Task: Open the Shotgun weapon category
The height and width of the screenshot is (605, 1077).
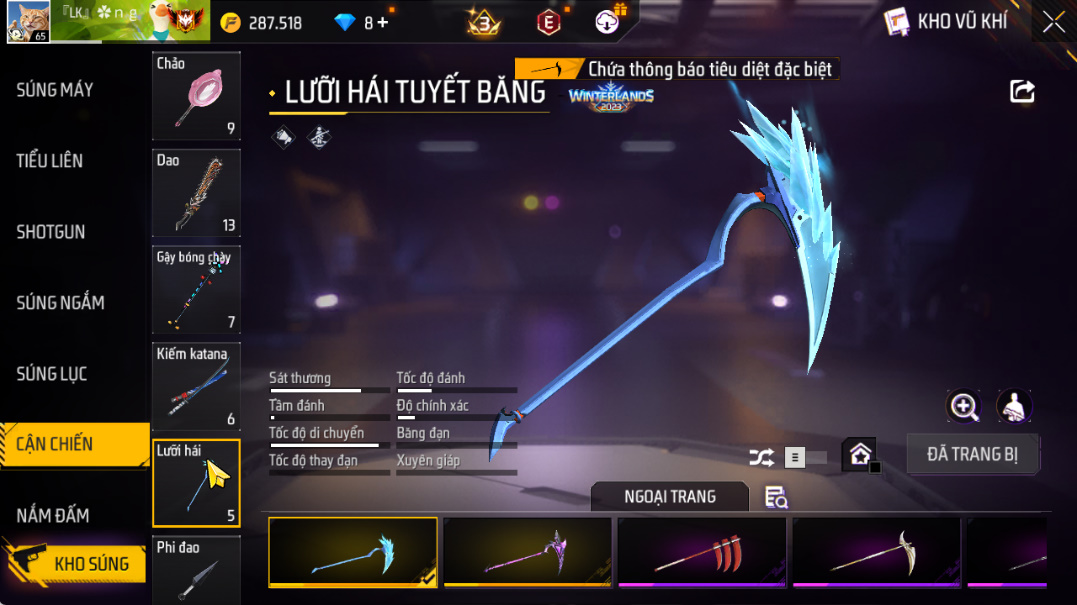Action: coord(51,232)
